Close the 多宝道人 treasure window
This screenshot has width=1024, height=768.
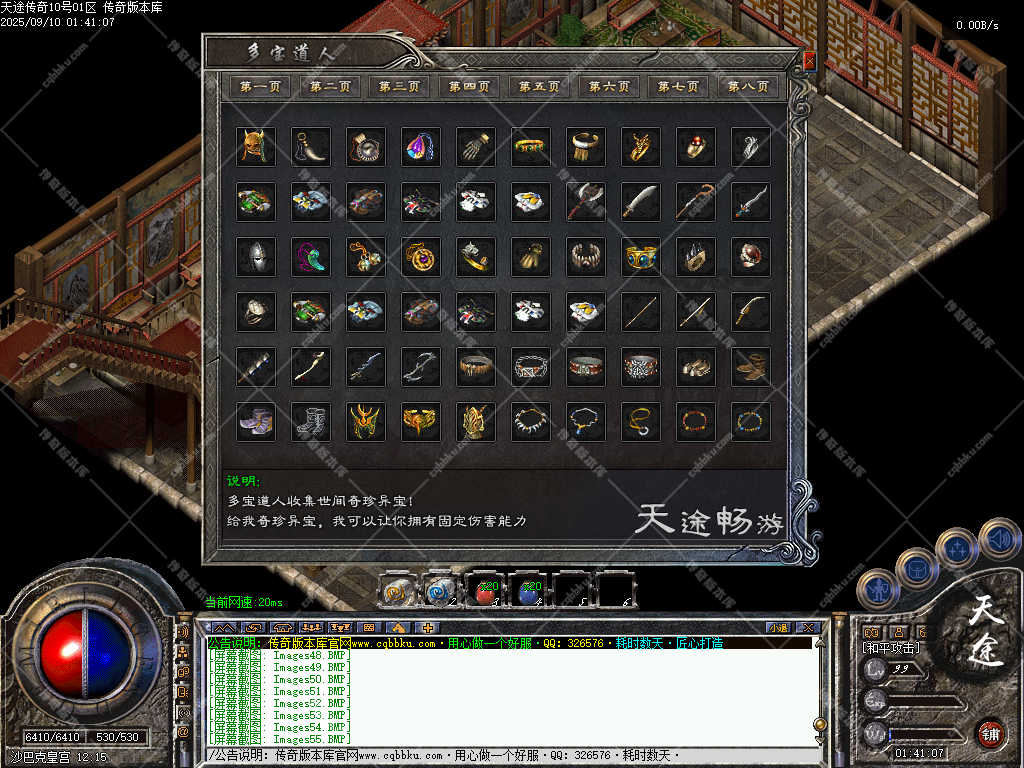click(x=809, y=60)
